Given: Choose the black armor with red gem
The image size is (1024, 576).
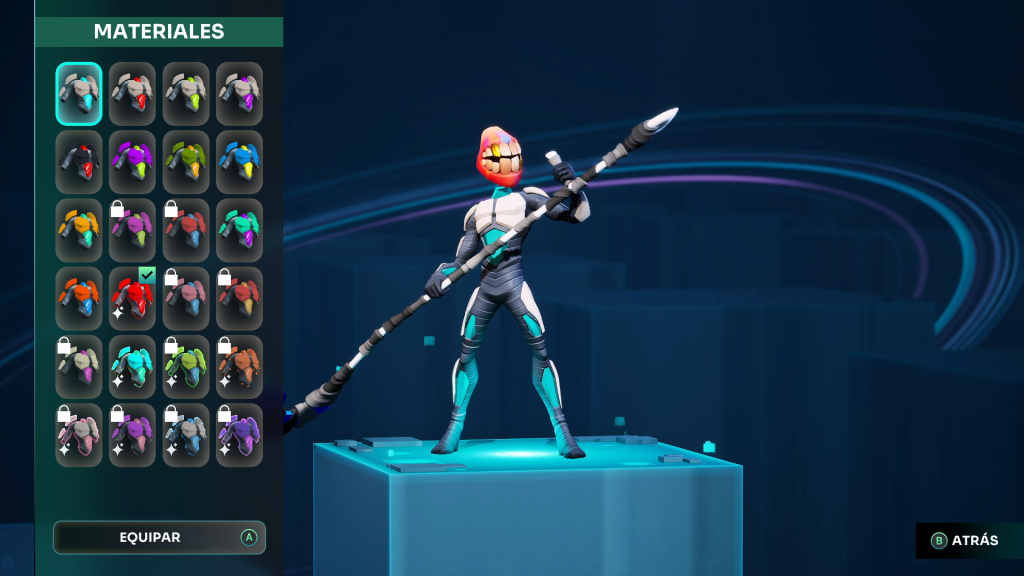Looking at the screenshot, I should (x=79, y=162).
